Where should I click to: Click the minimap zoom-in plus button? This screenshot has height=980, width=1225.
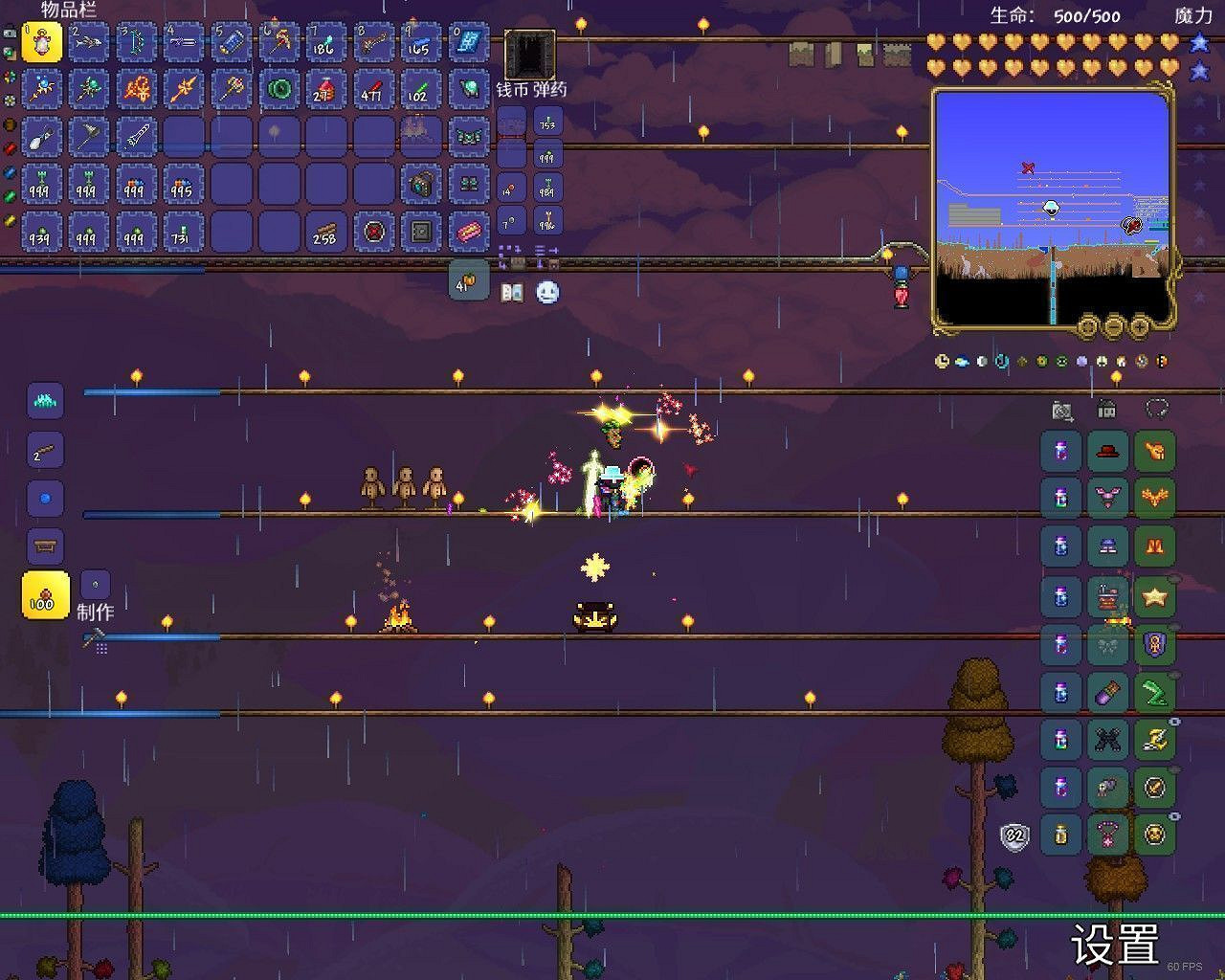point(1138,326)
